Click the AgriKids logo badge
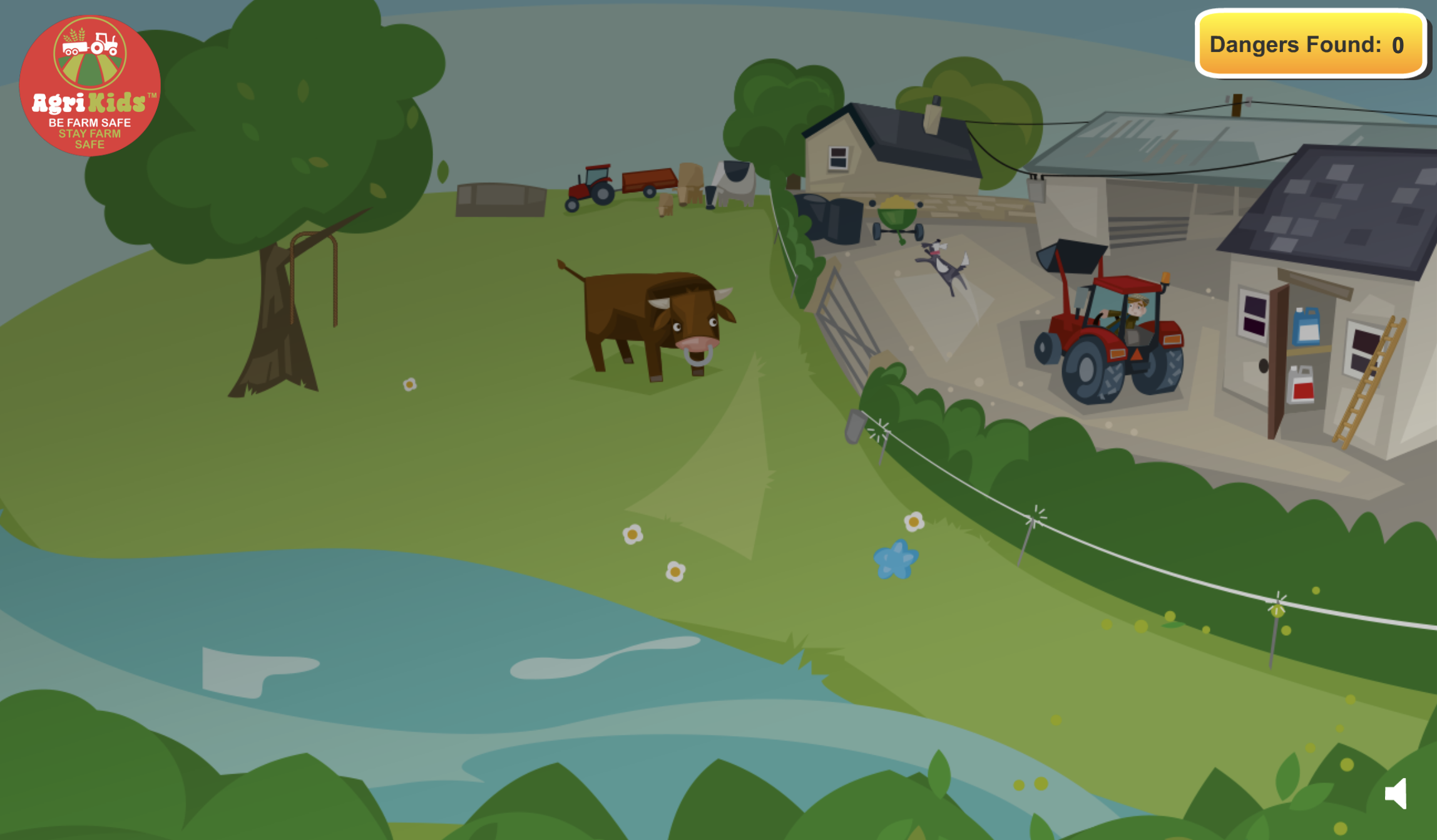This screenshot has width=1437, height=840. point(89,85)
